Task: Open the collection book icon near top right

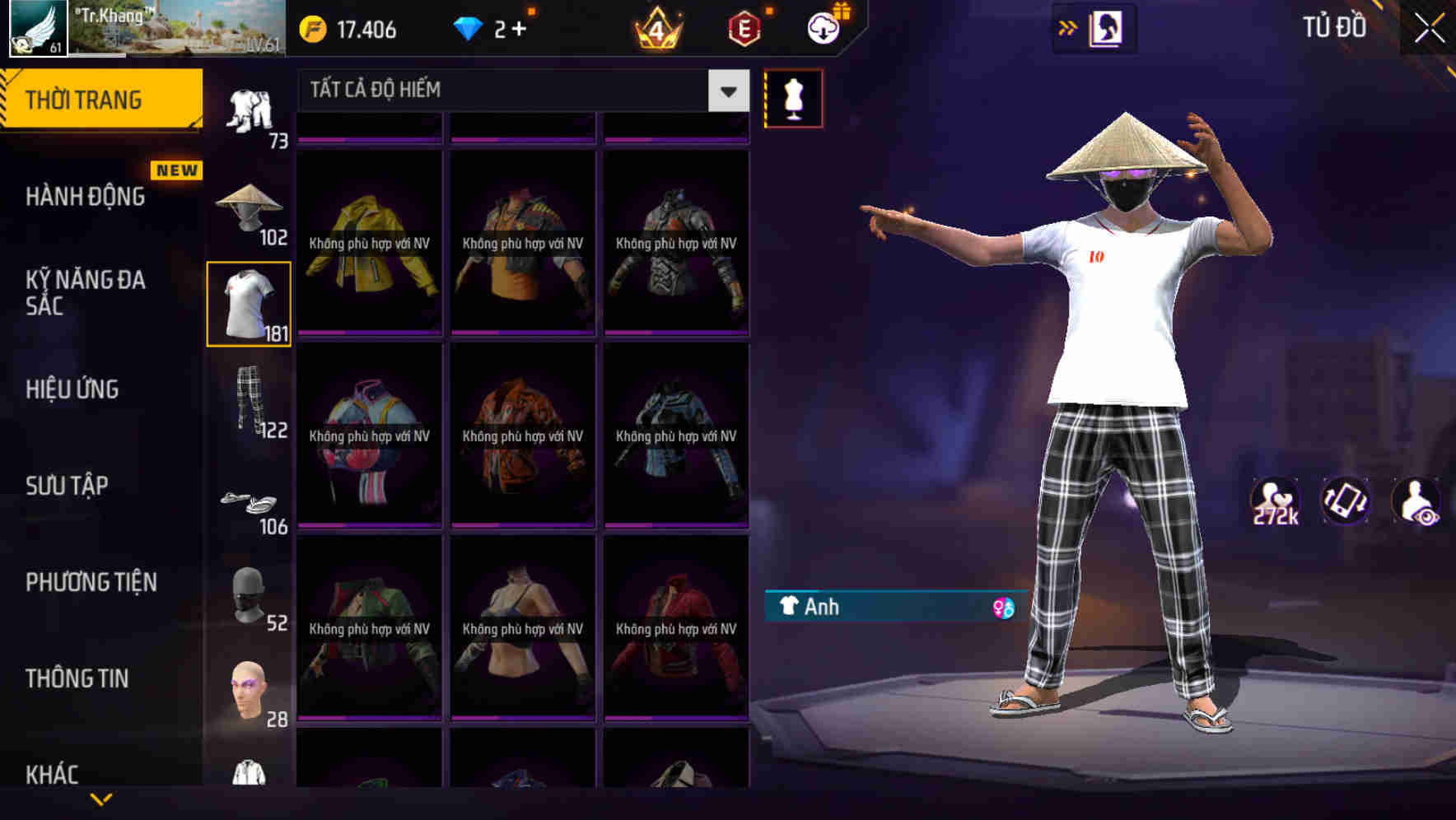Action: point(1104,26)
